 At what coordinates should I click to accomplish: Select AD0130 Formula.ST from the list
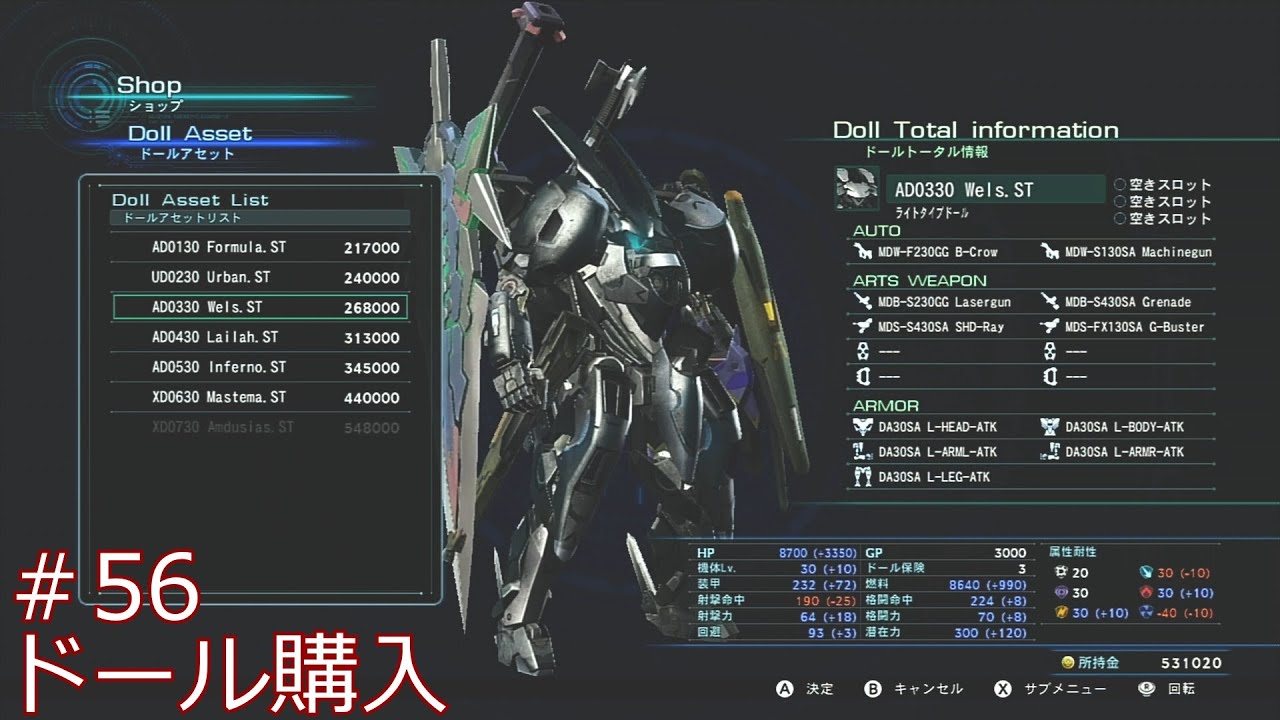(260, 248)
